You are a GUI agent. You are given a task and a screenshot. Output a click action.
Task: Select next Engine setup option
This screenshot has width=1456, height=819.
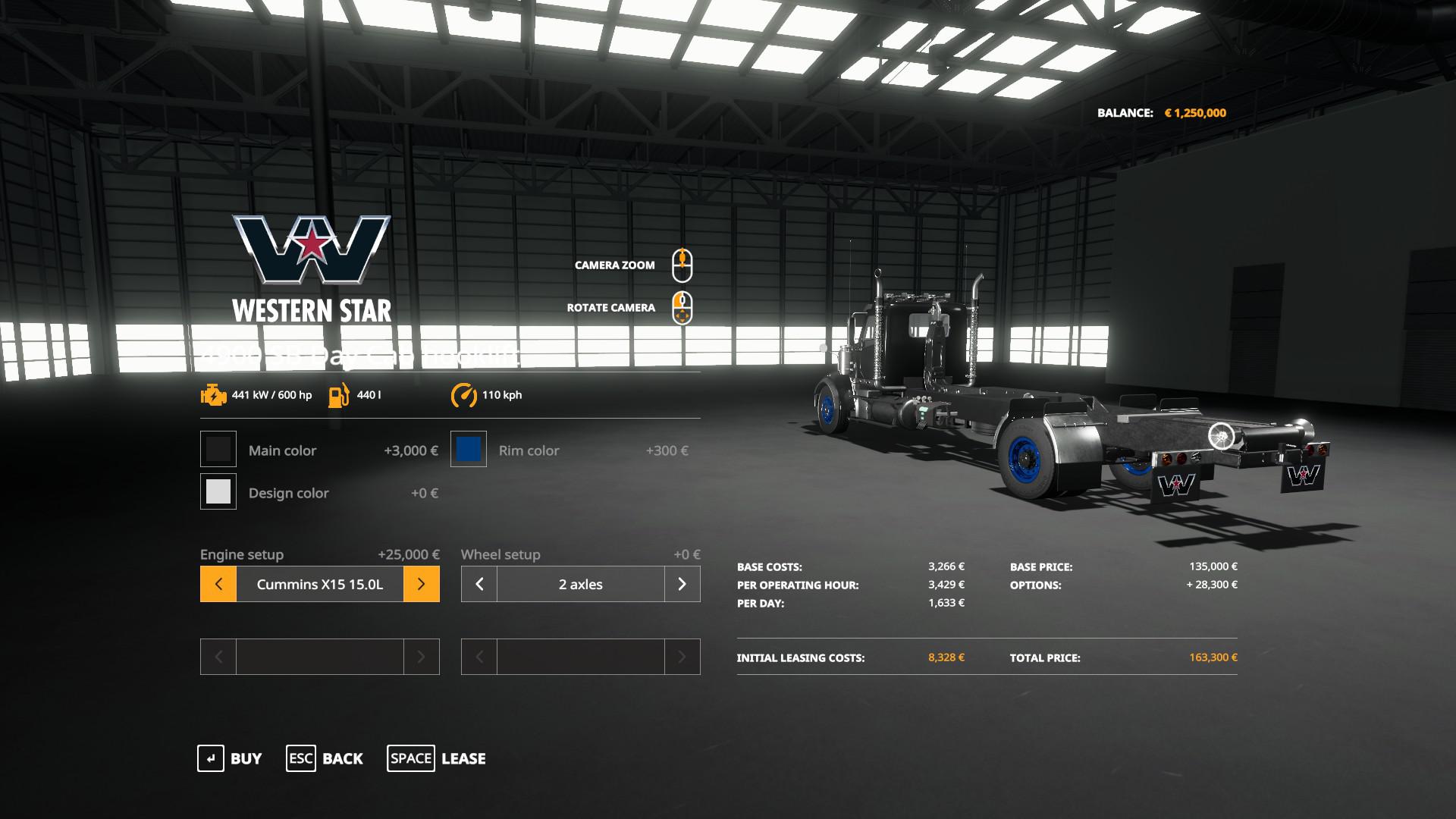[x=422, y=585]
